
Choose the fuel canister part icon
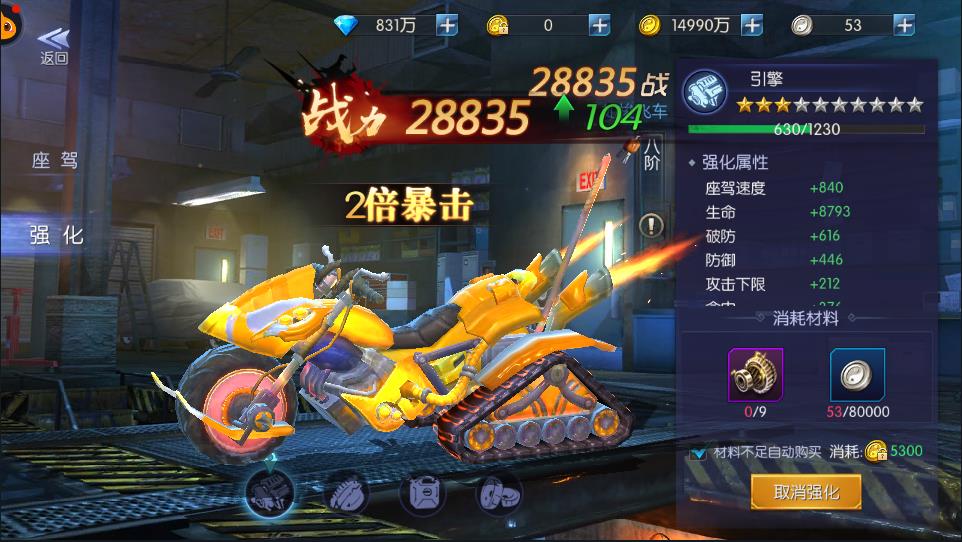tap(422, 493)
